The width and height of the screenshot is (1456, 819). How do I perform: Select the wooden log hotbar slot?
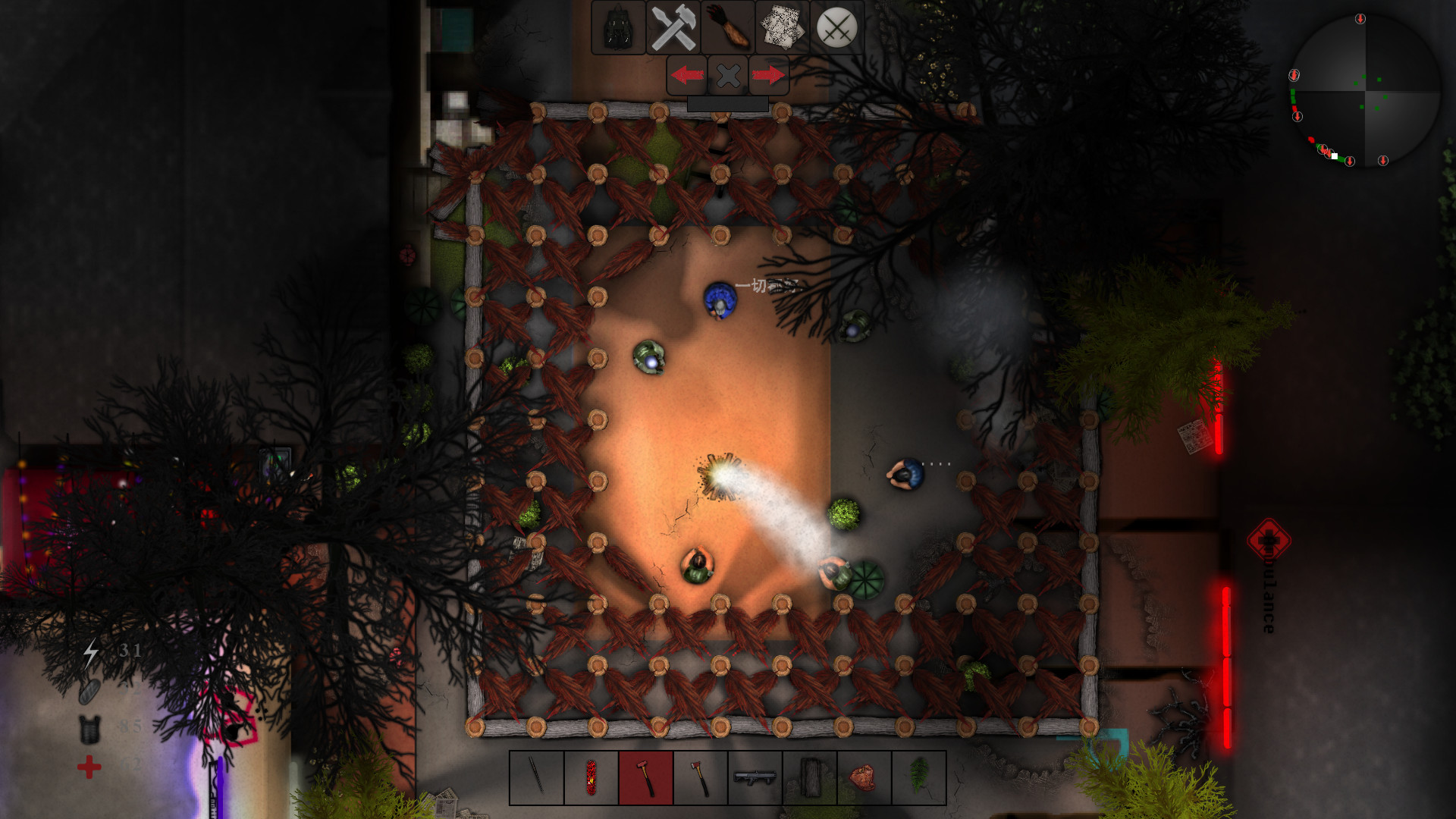pyautogui.click(x=809, y=778)
